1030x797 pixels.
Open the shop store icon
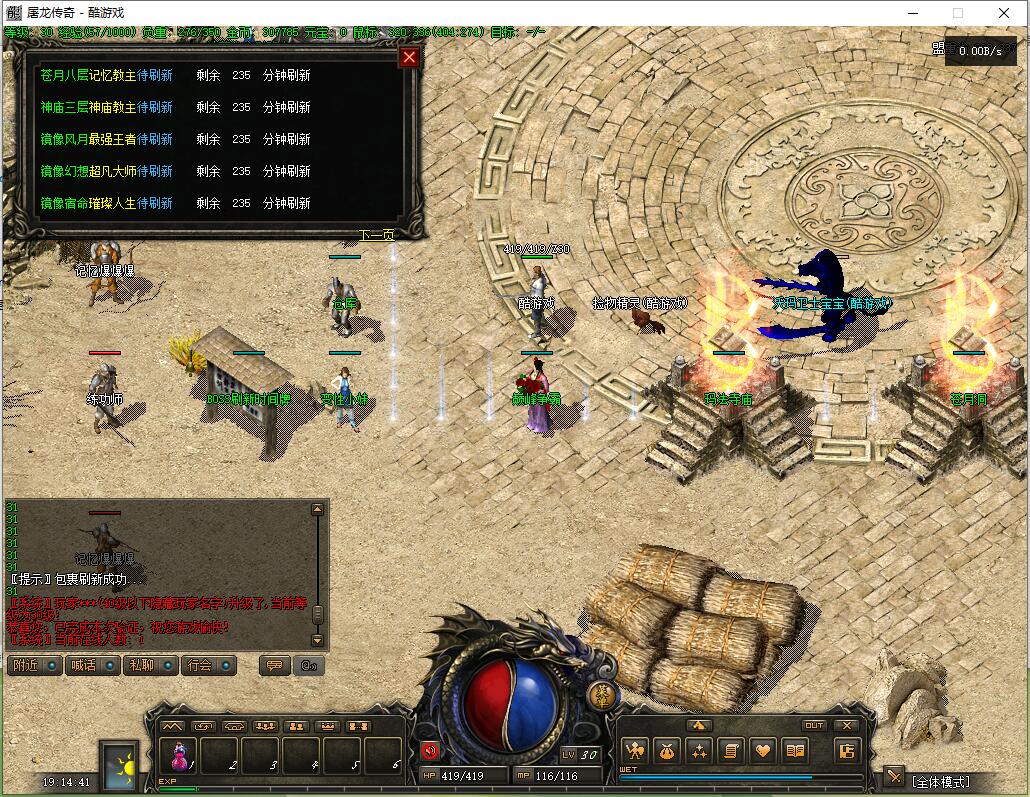point(846,750)
